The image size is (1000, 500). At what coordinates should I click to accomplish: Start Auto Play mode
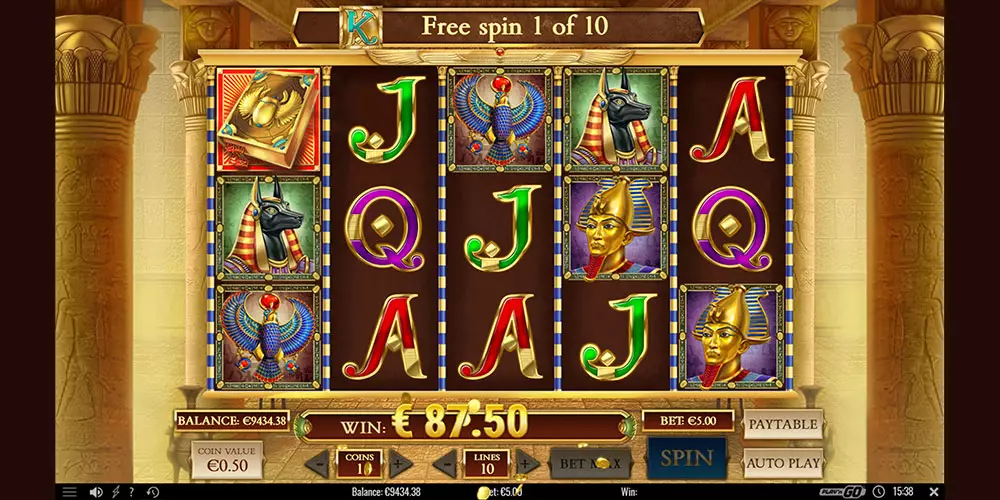point(783,464)
